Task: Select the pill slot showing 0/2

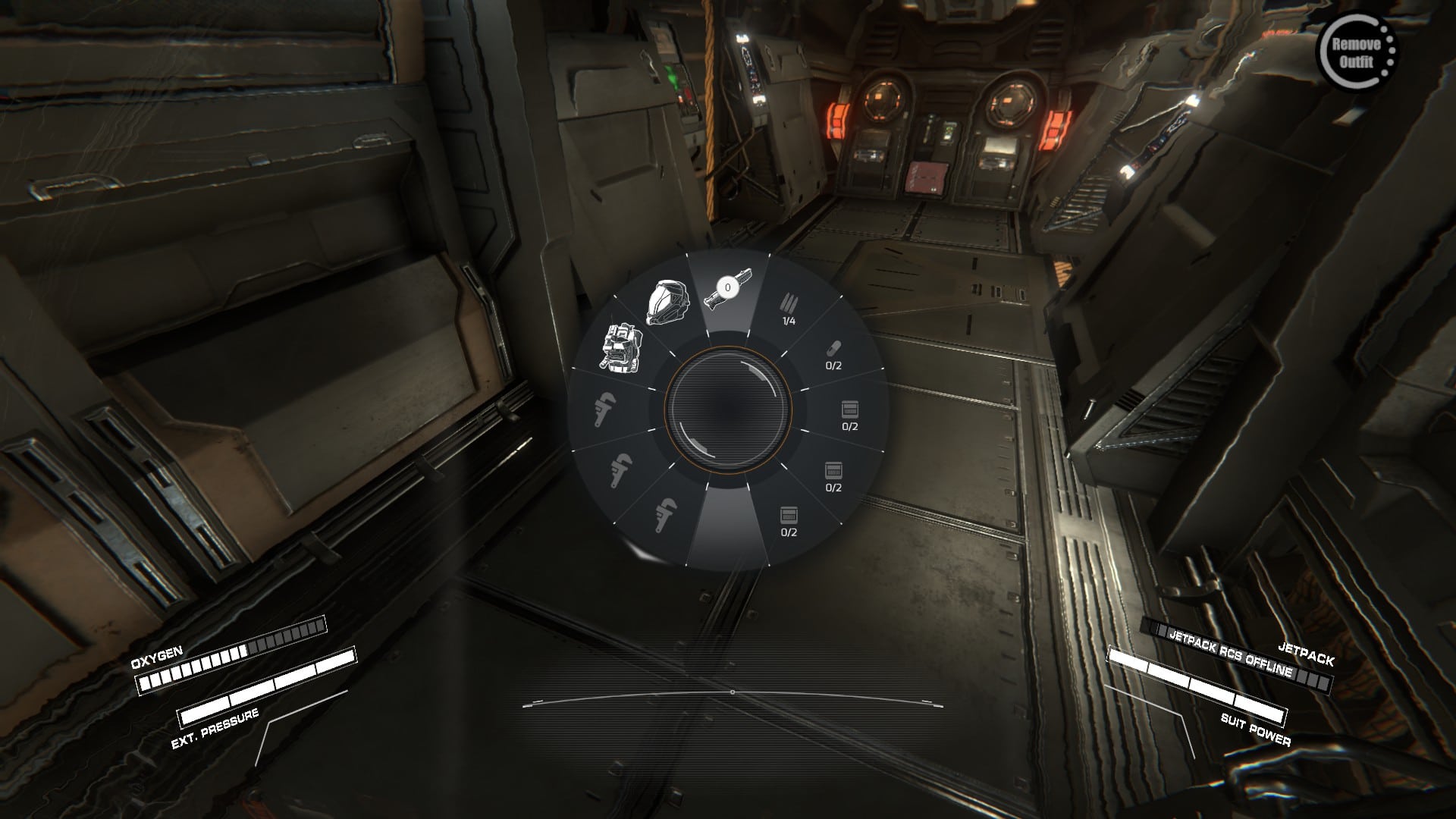Action: (833, 355)
